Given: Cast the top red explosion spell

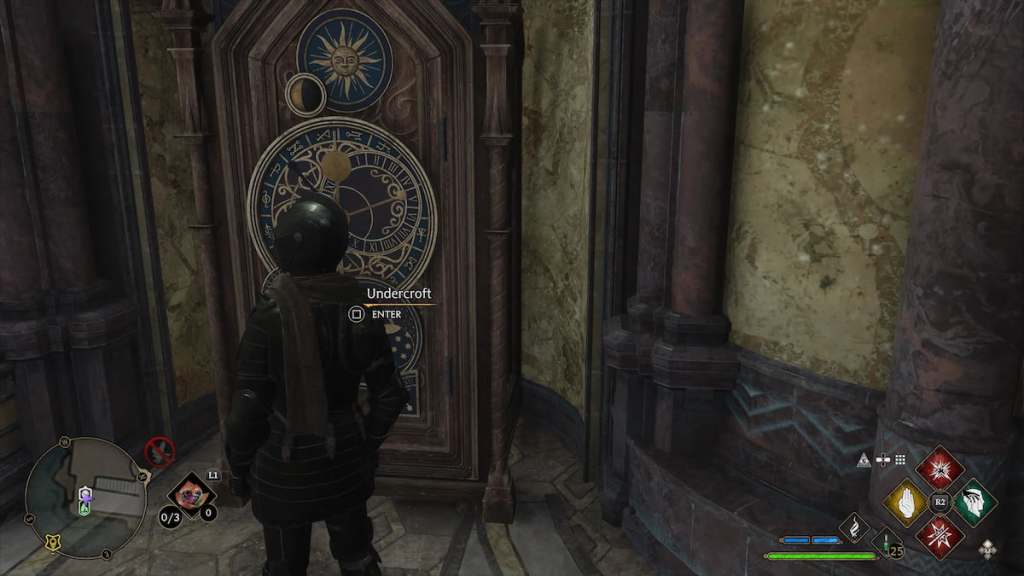Looking at the screenshot, I should pyautogui.click(x=939, y=465).
